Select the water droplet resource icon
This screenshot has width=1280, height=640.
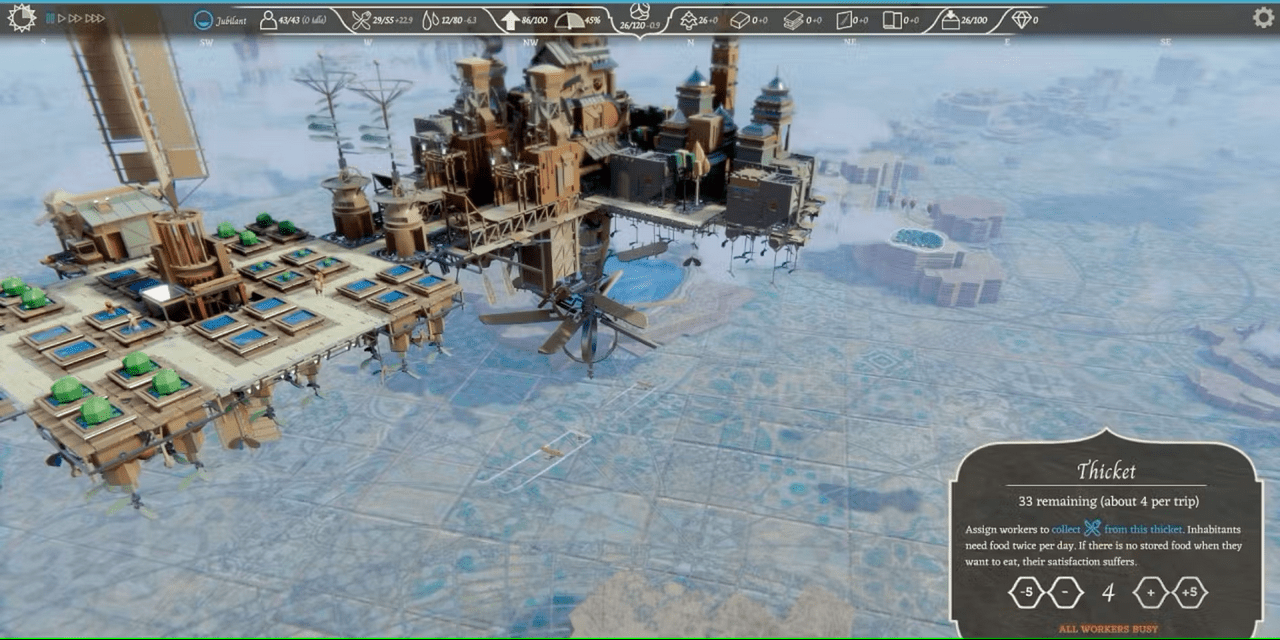point(431,20)
